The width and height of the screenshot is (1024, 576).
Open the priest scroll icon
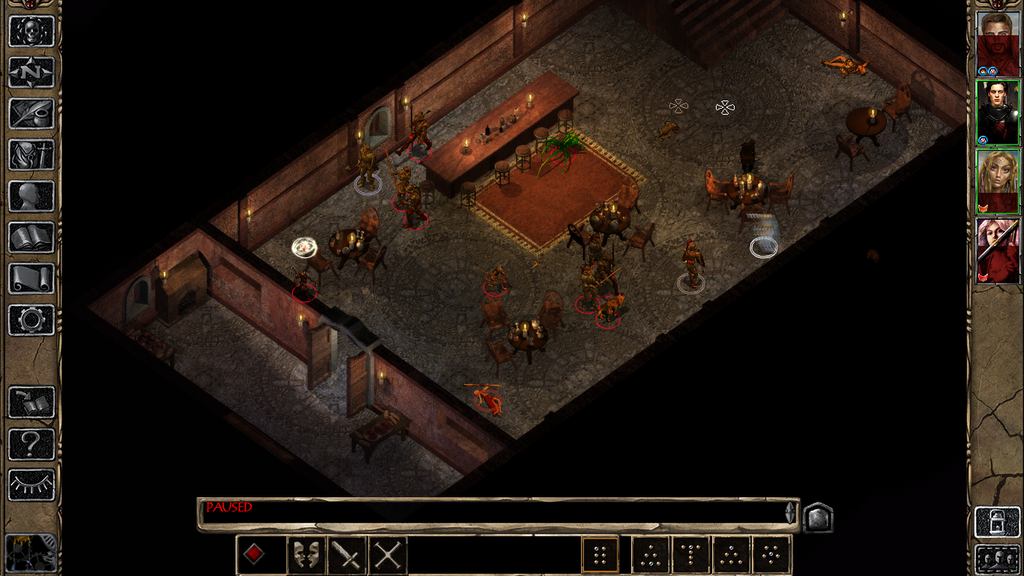point(31,278)
